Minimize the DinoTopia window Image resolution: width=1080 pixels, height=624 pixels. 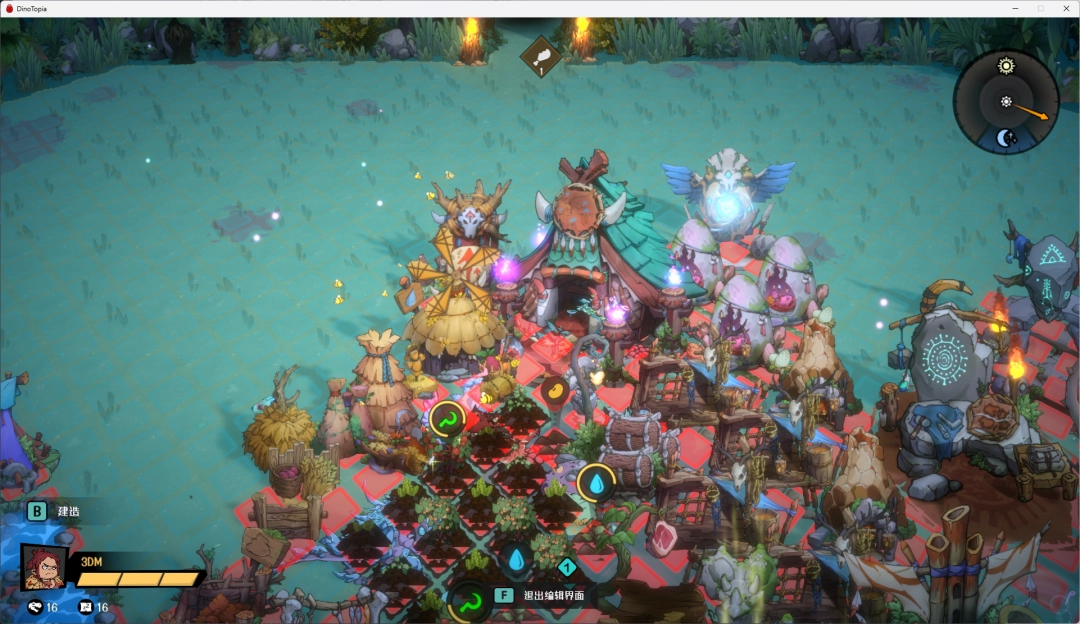tap(1017, 8)
